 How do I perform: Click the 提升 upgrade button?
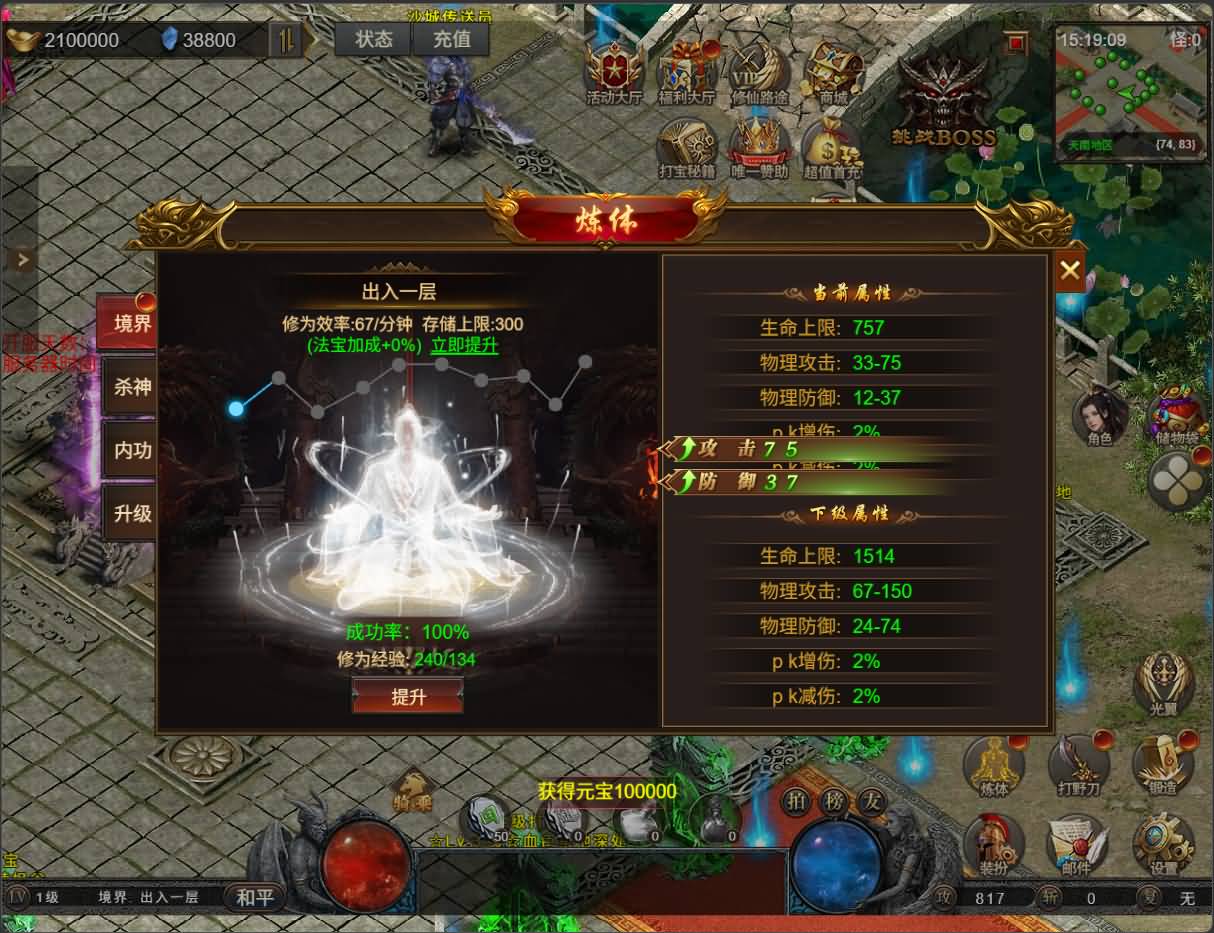(x=407, y=696)
